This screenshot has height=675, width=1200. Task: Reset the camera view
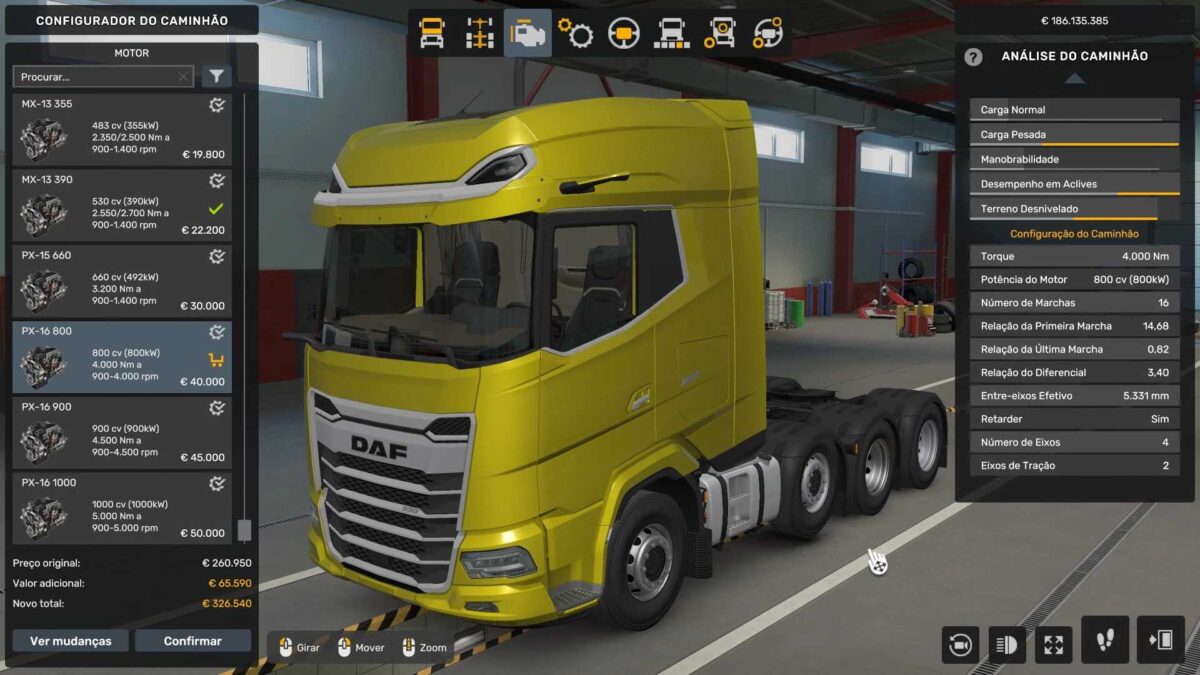click(x=960, y=644)
